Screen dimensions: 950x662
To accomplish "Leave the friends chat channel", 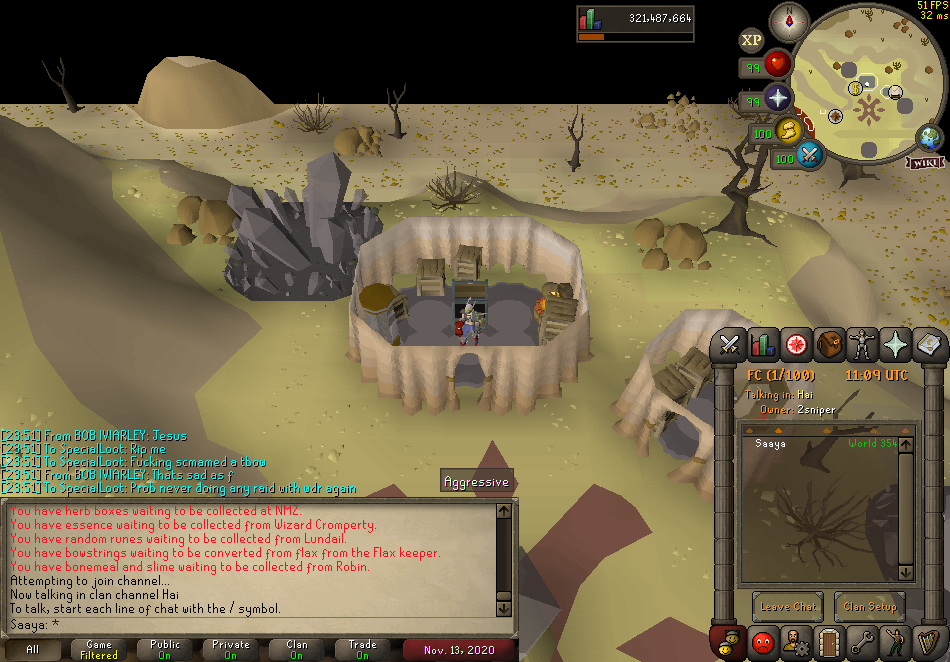I will 789,606.
